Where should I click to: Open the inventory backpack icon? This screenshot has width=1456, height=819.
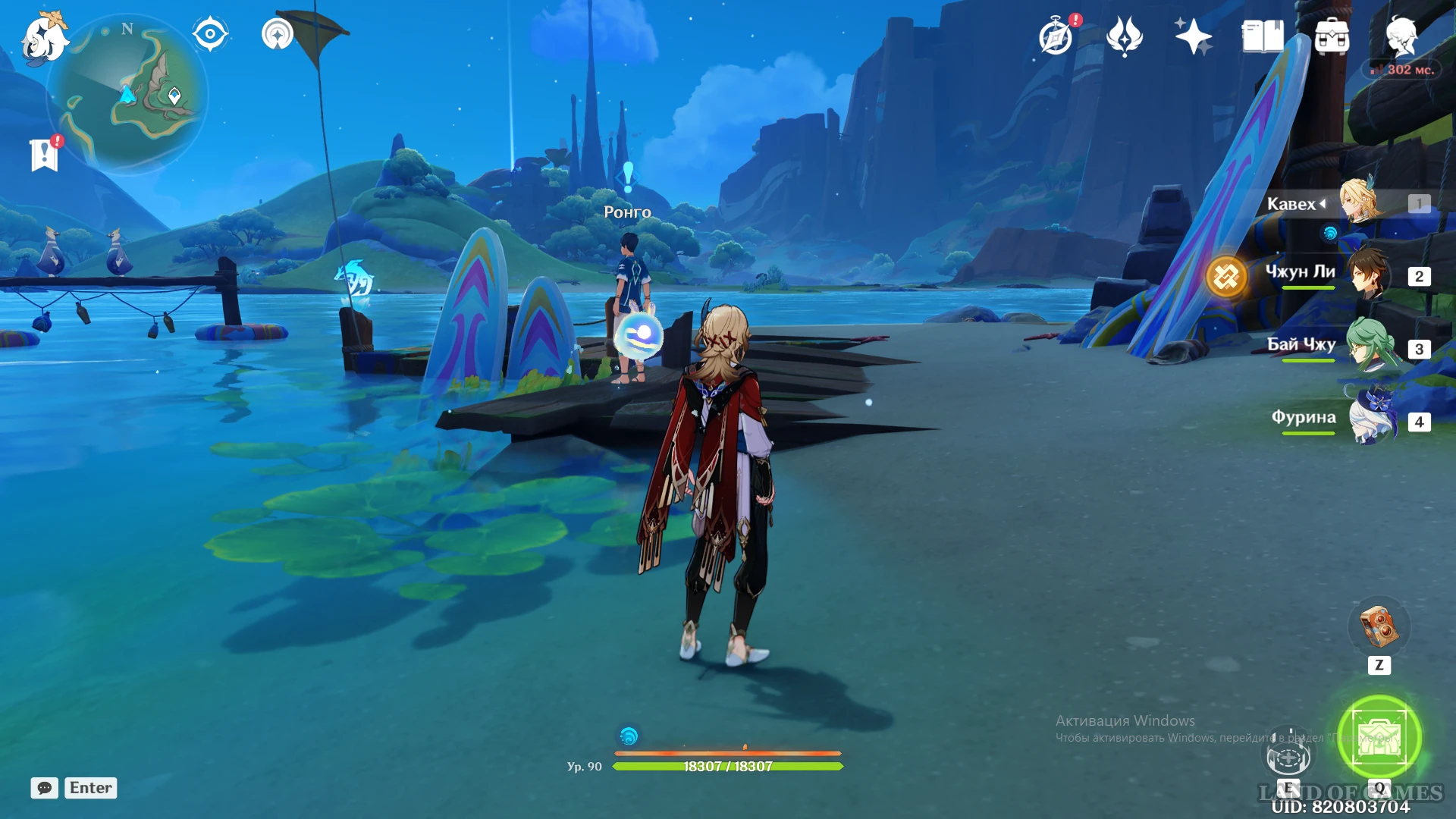tap(1332, 36)
